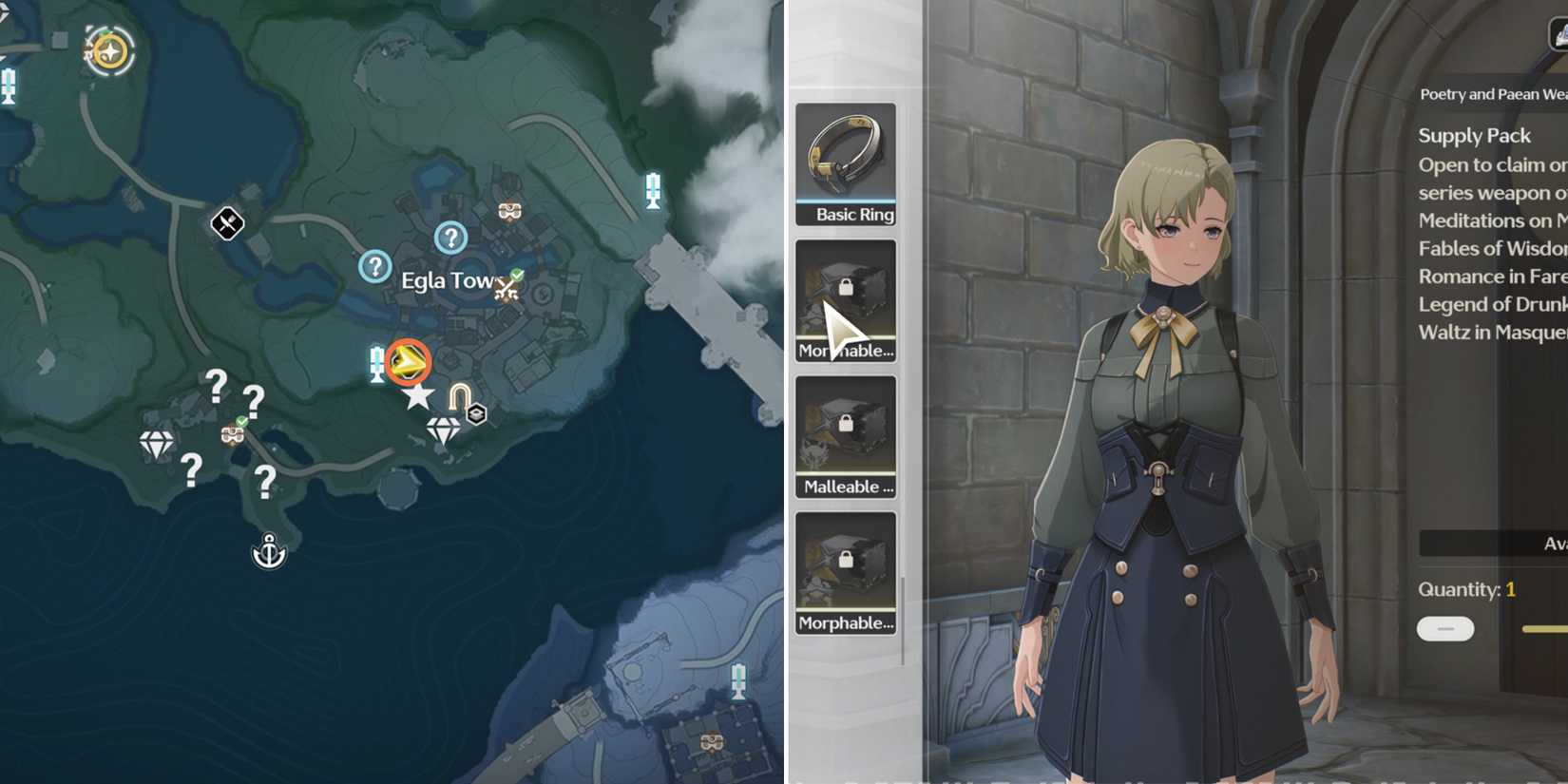The width and height of the screenshot is (1568, 784).
Task: Open the anchor dock marker on the map
Action: [x=267, y=549]
